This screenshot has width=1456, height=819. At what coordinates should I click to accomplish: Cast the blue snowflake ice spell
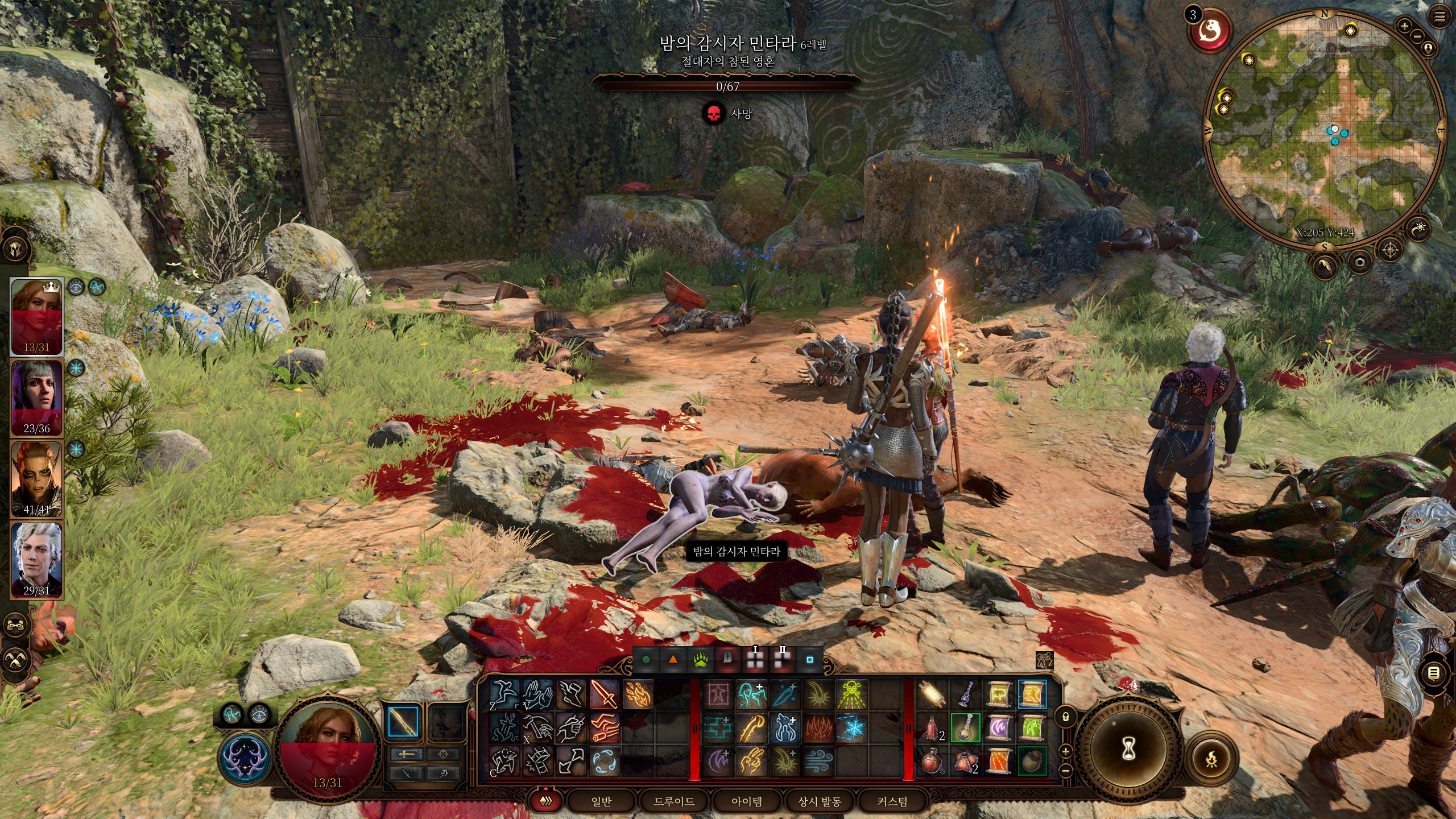pyautogui.click(x=851, y=729)
